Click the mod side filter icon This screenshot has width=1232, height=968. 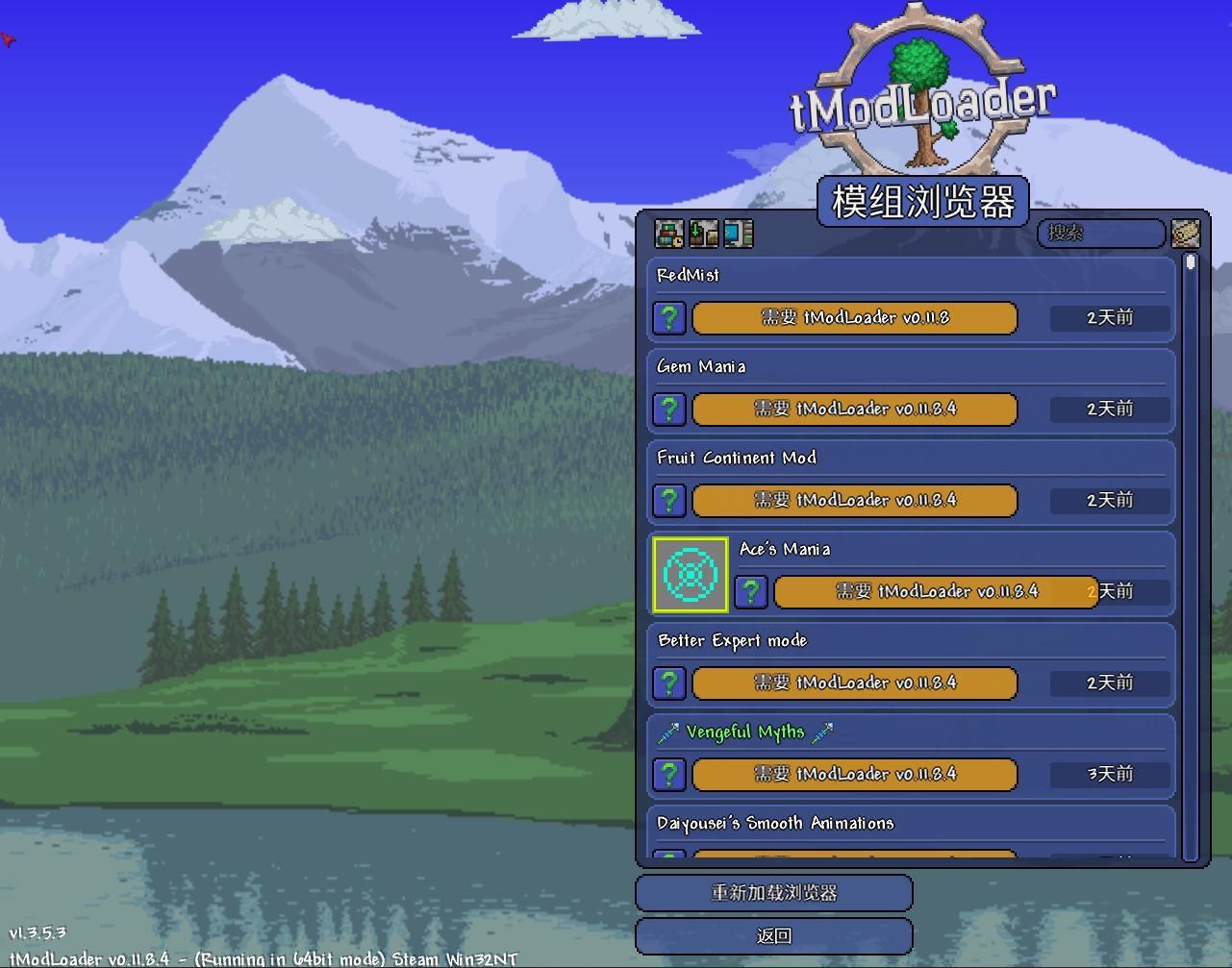point(738,234)
